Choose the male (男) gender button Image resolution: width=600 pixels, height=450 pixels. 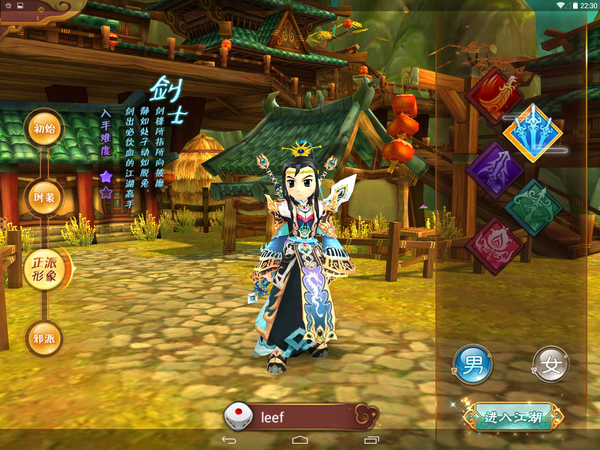point(472,364)
